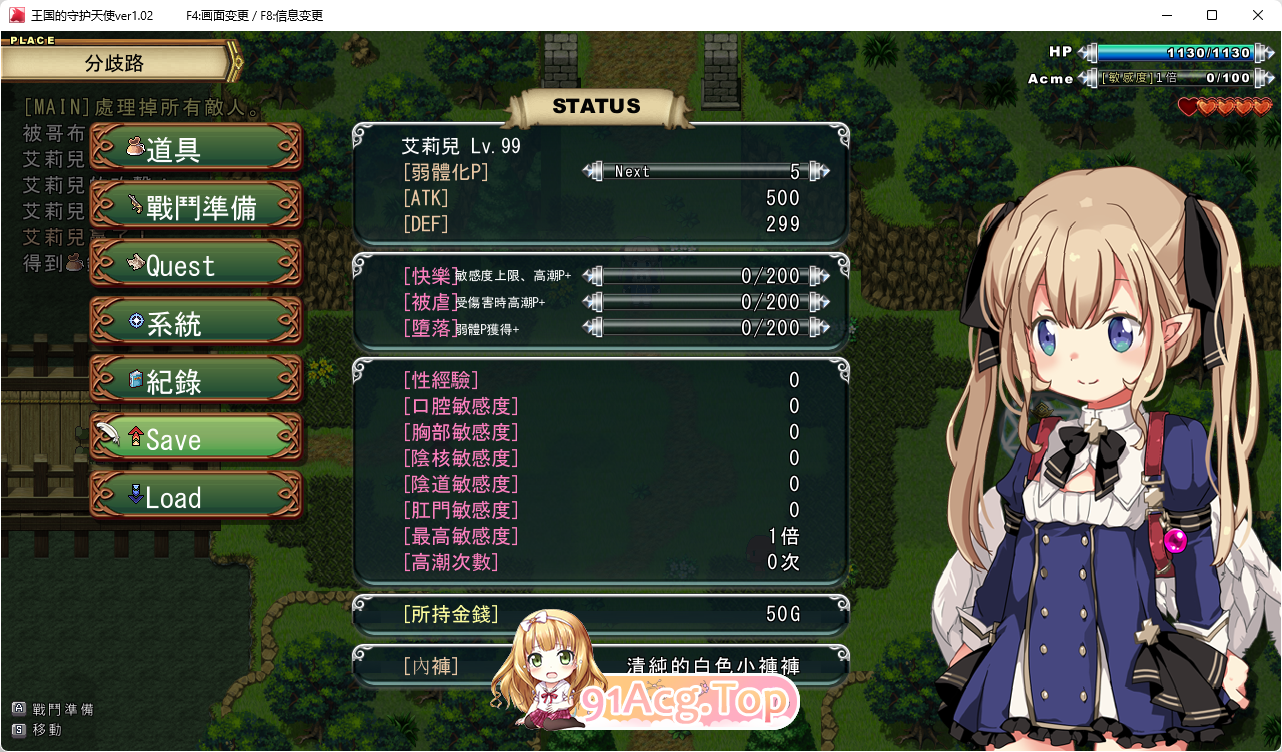Click the pouch icon on the 道具 button
Screen dimensions: 1282x752
(x=134, y=146)
